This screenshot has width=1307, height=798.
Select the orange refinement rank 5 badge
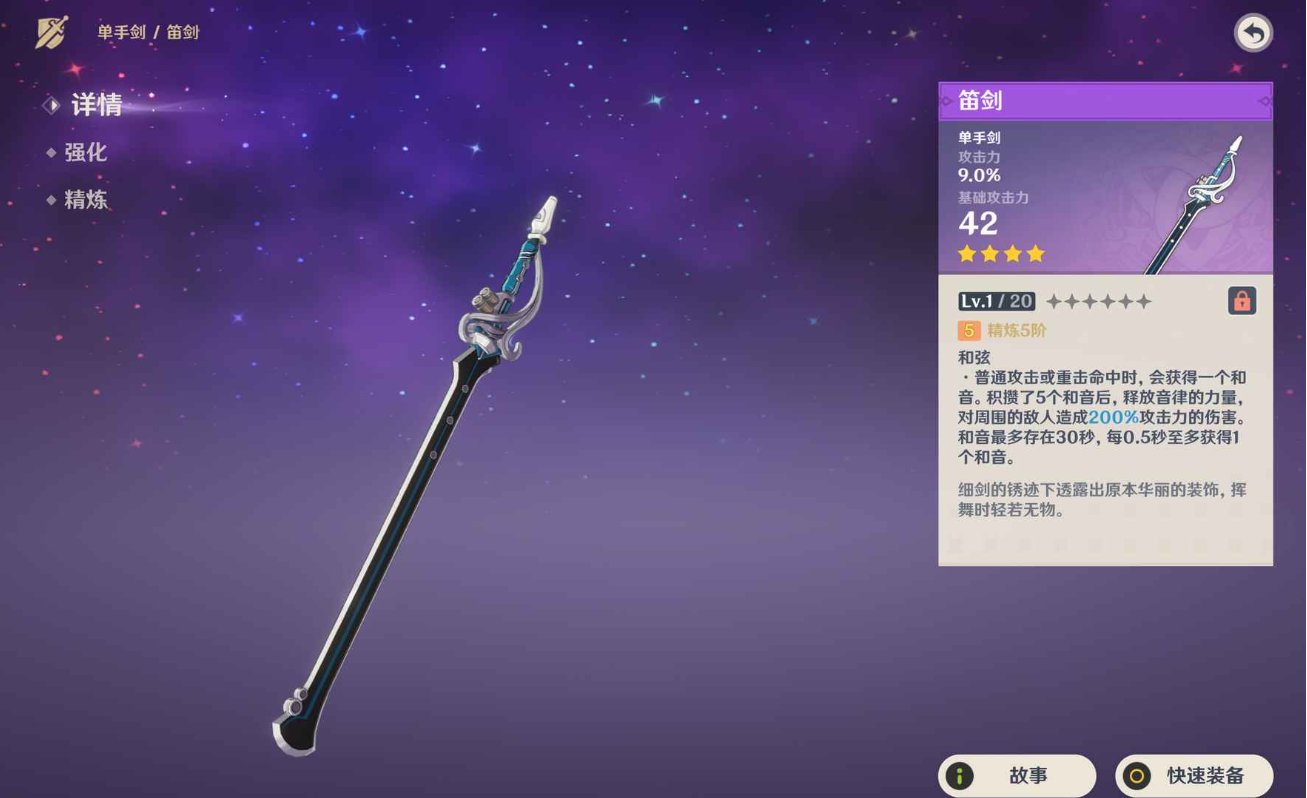point(968,330)
